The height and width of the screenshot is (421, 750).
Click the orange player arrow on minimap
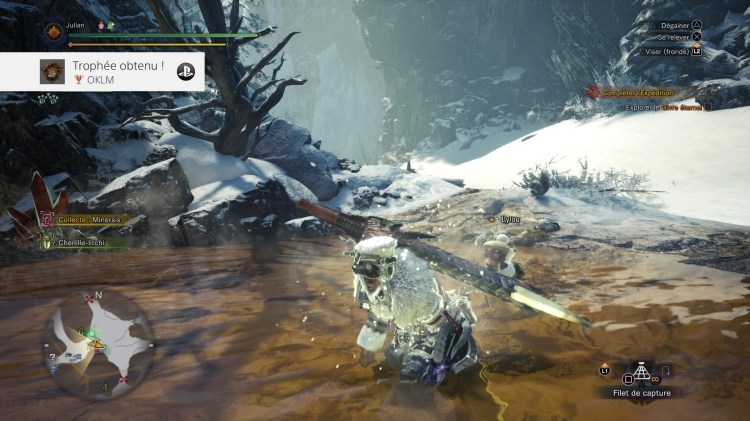click(98, 345)
